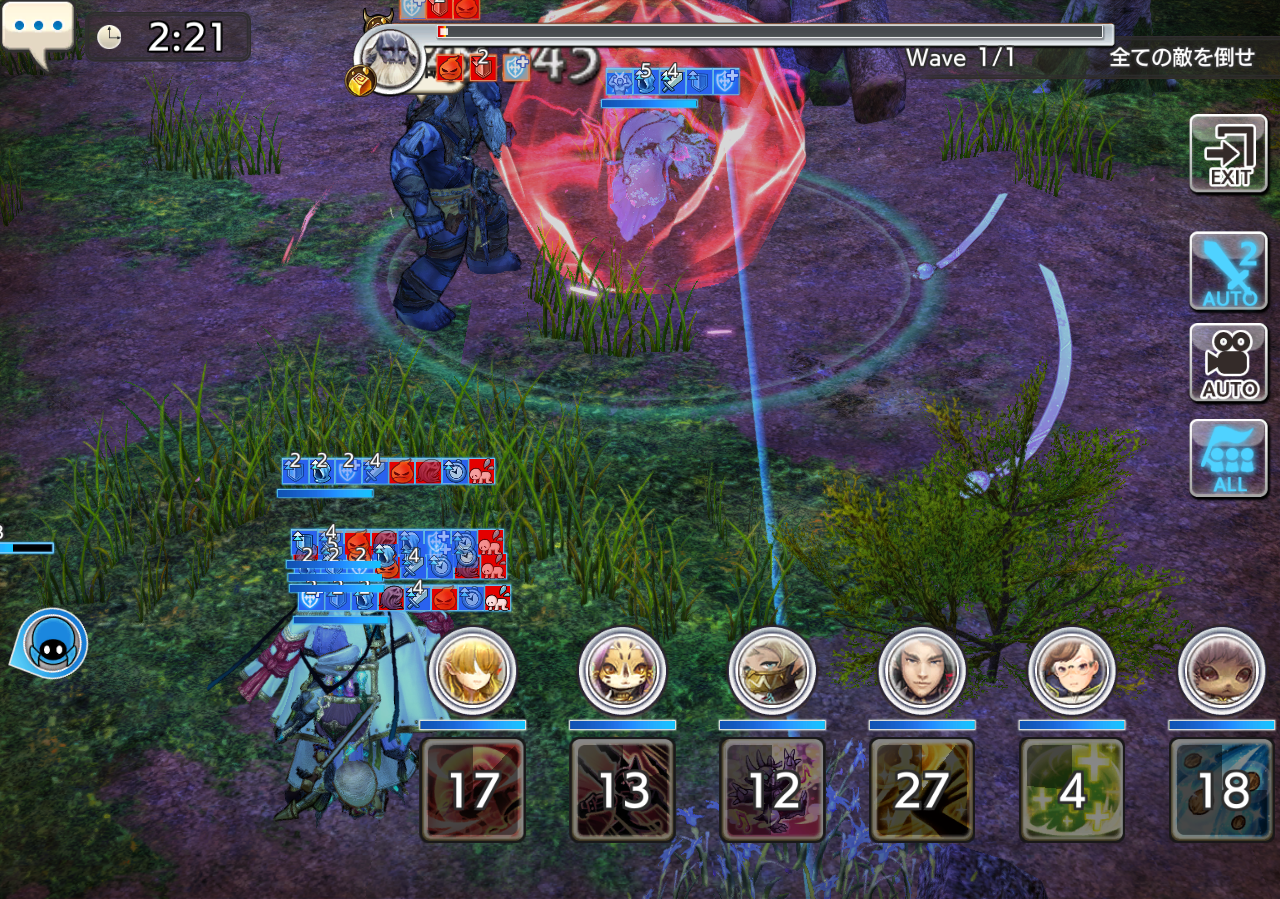
Task: Toggle the sword AUTO battle speed button
Action: 1229,271
